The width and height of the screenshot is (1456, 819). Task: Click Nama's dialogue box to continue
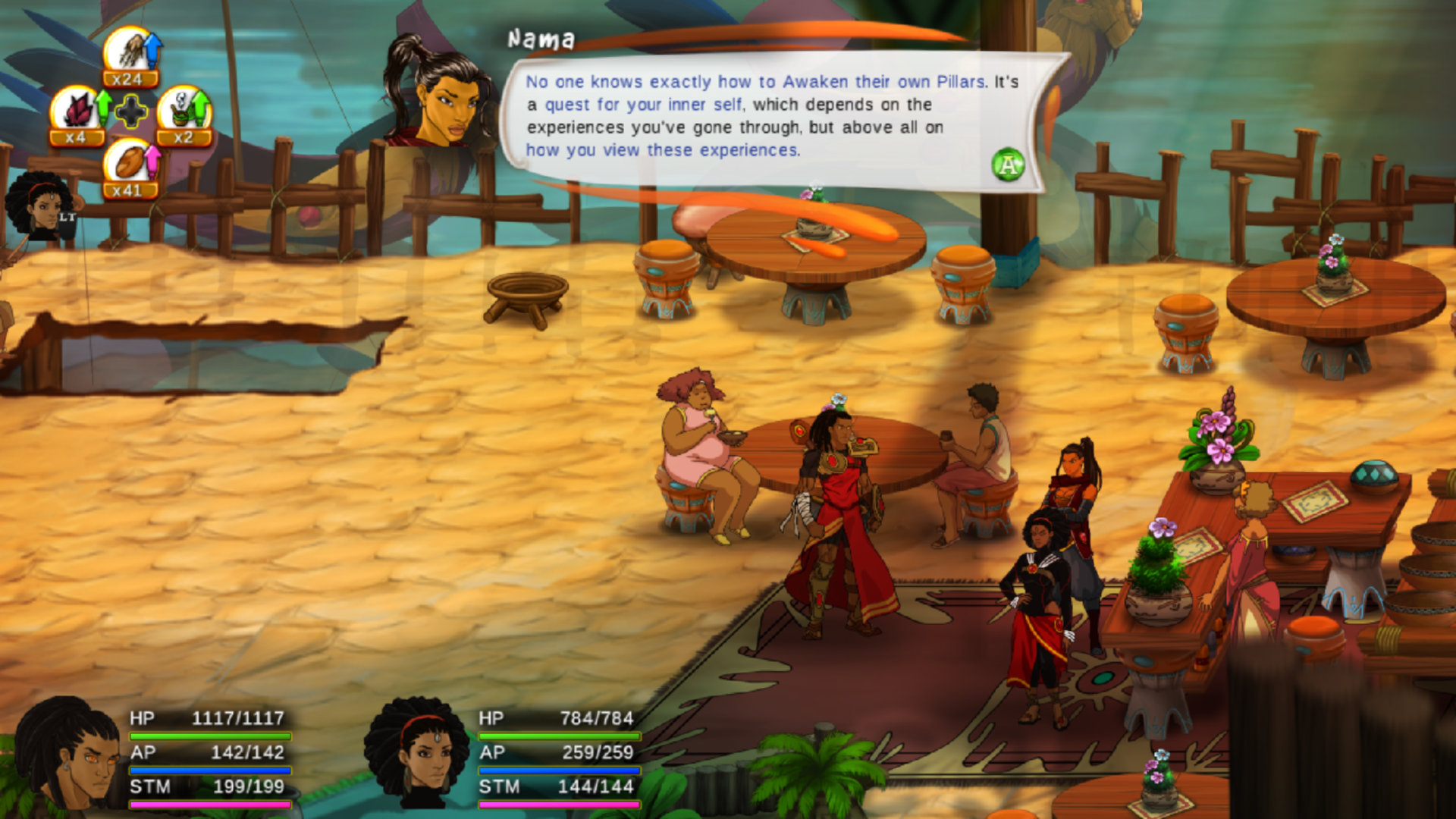773,118
